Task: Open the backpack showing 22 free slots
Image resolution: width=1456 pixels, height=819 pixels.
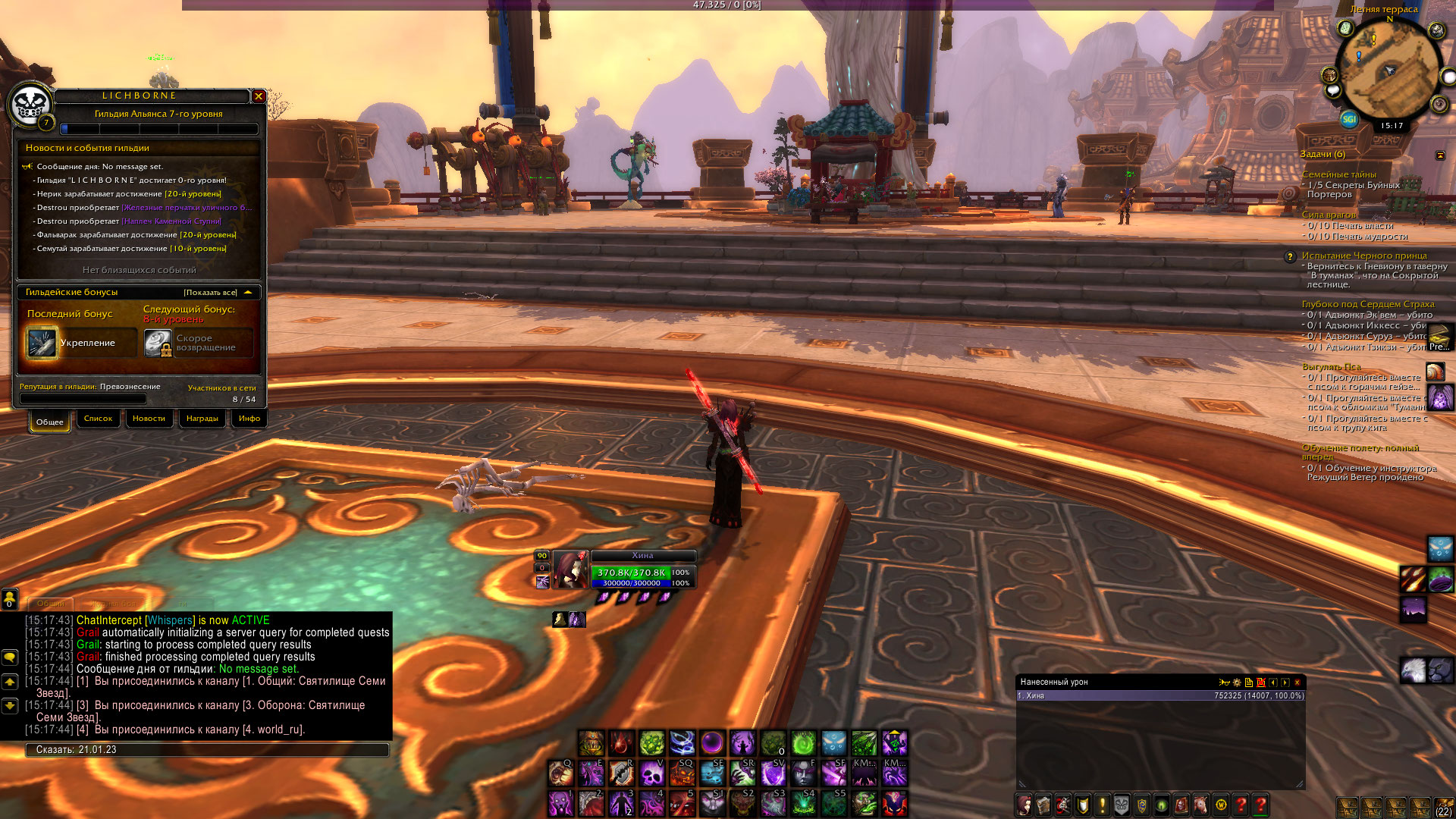Action: pyautogui.click(x=1443, y=807)
